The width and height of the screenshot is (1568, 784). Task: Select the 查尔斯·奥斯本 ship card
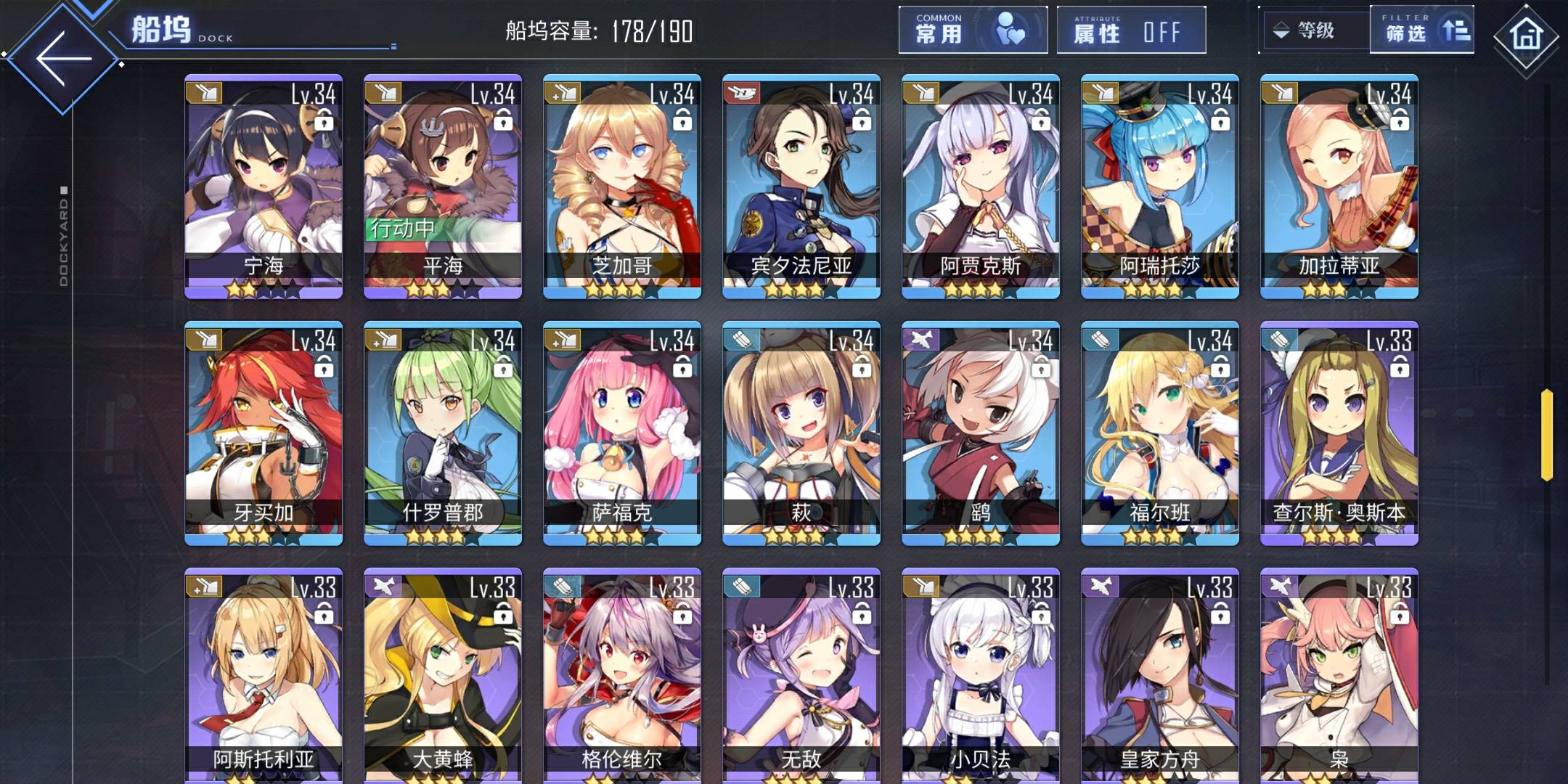click(1339, 433)
